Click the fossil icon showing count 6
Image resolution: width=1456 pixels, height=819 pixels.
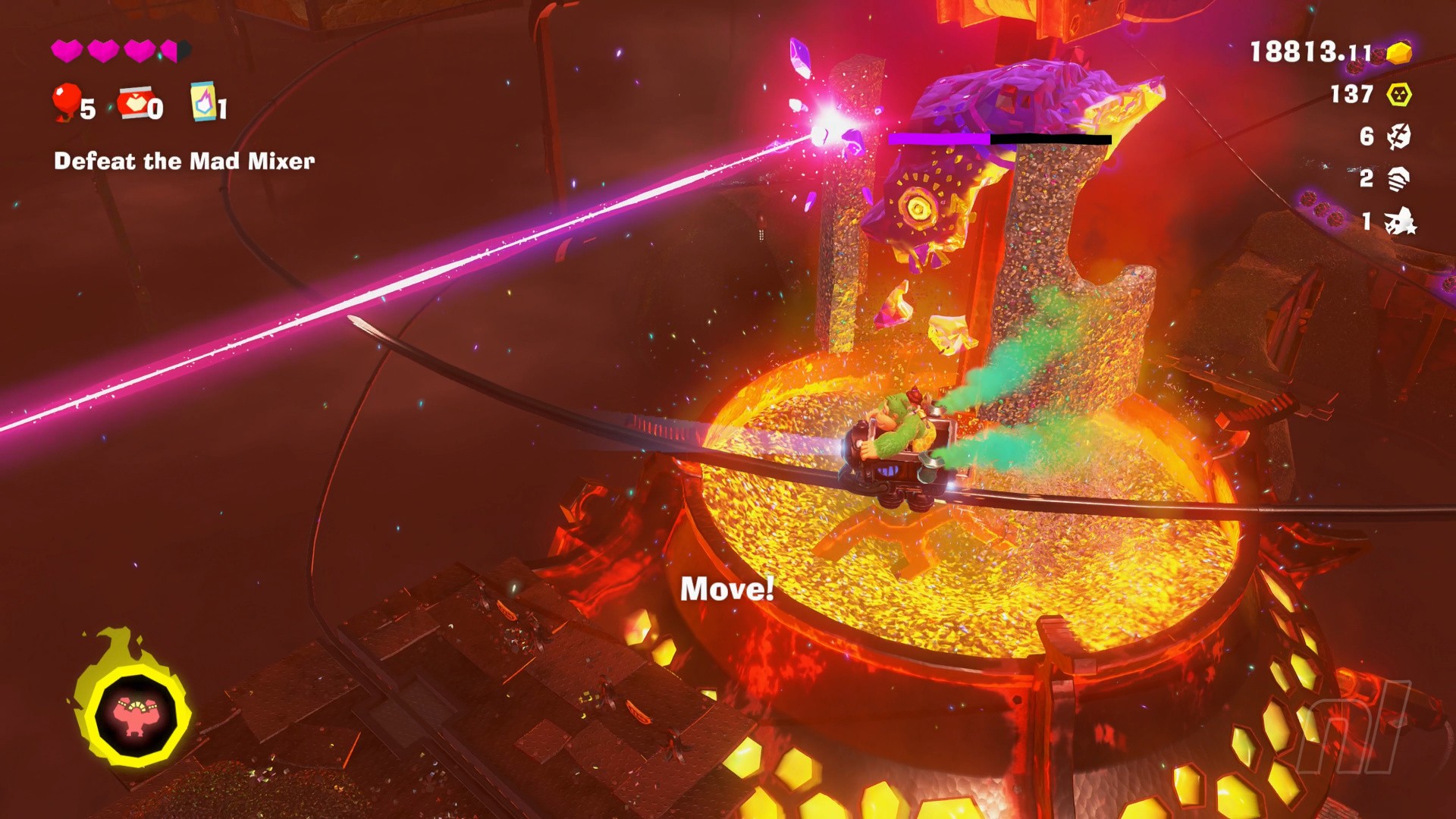point(1398,136)
